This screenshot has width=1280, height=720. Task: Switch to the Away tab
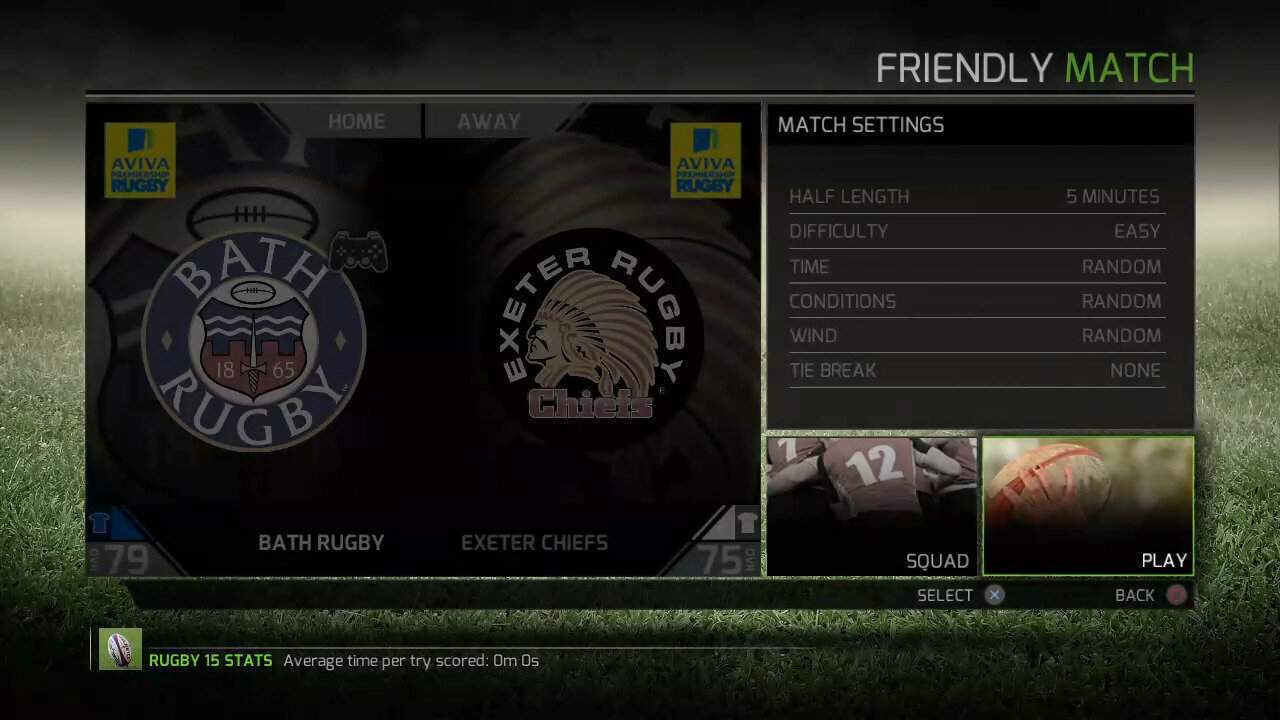pos(489,121)
